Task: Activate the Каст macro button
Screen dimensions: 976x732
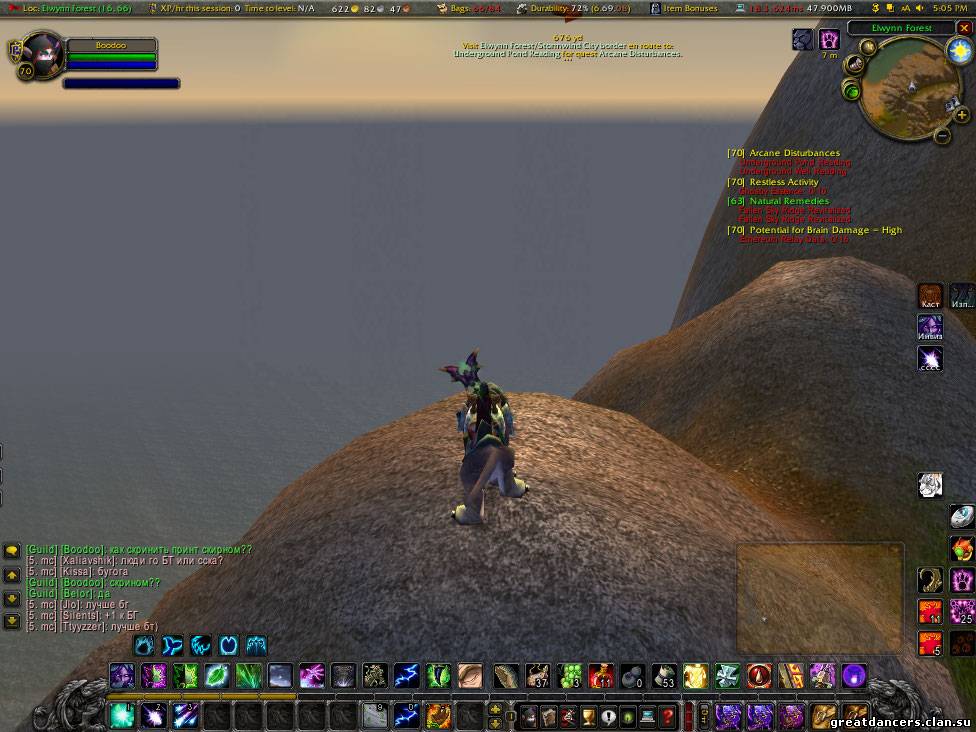Action: [x=930, y=295]
